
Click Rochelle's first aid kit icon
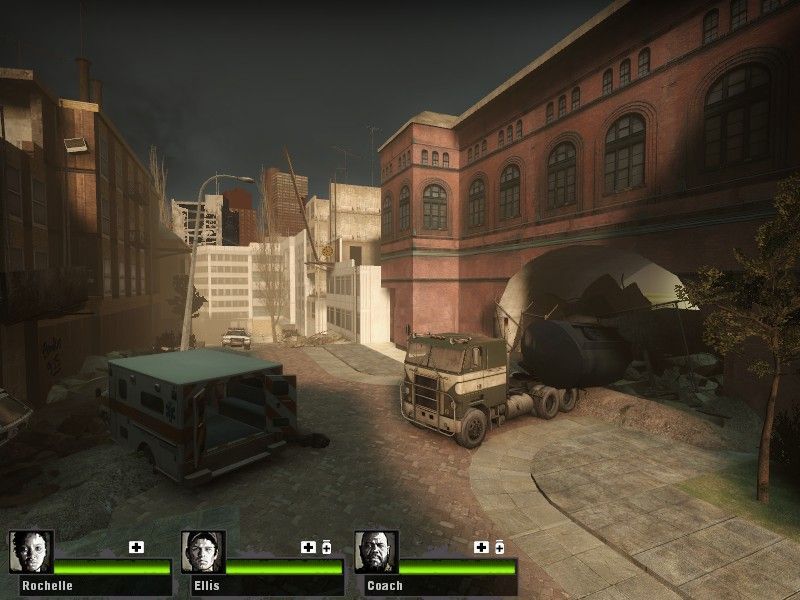(x=137, y=547)
